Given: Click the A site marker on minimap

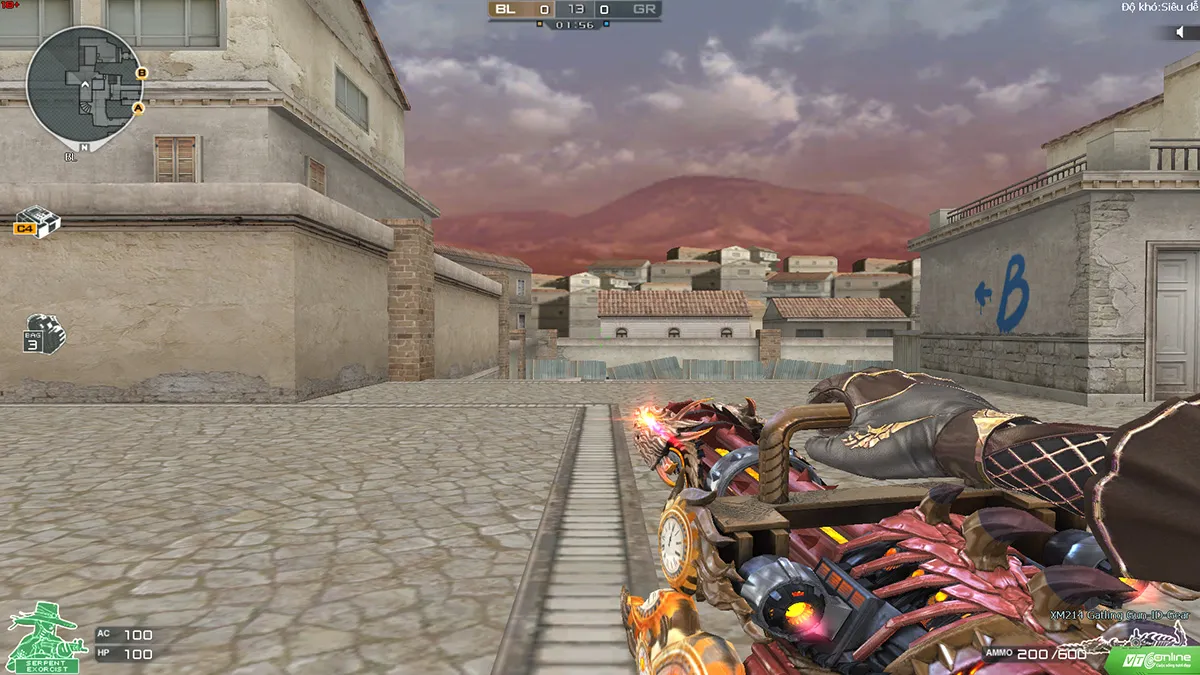Looking at the screenshot, I should tap(138, 107).
